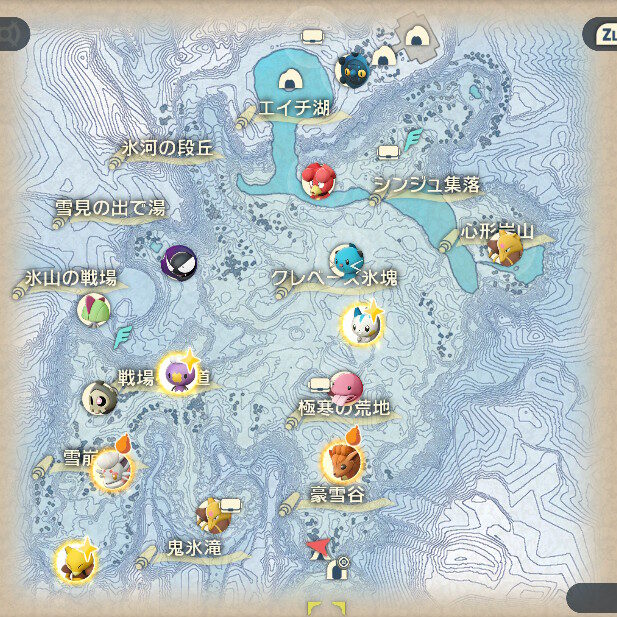Viewport: 617px width, 617px height.
Task: Click the 雪見の出で湯 location label
Action: (110, 209)
